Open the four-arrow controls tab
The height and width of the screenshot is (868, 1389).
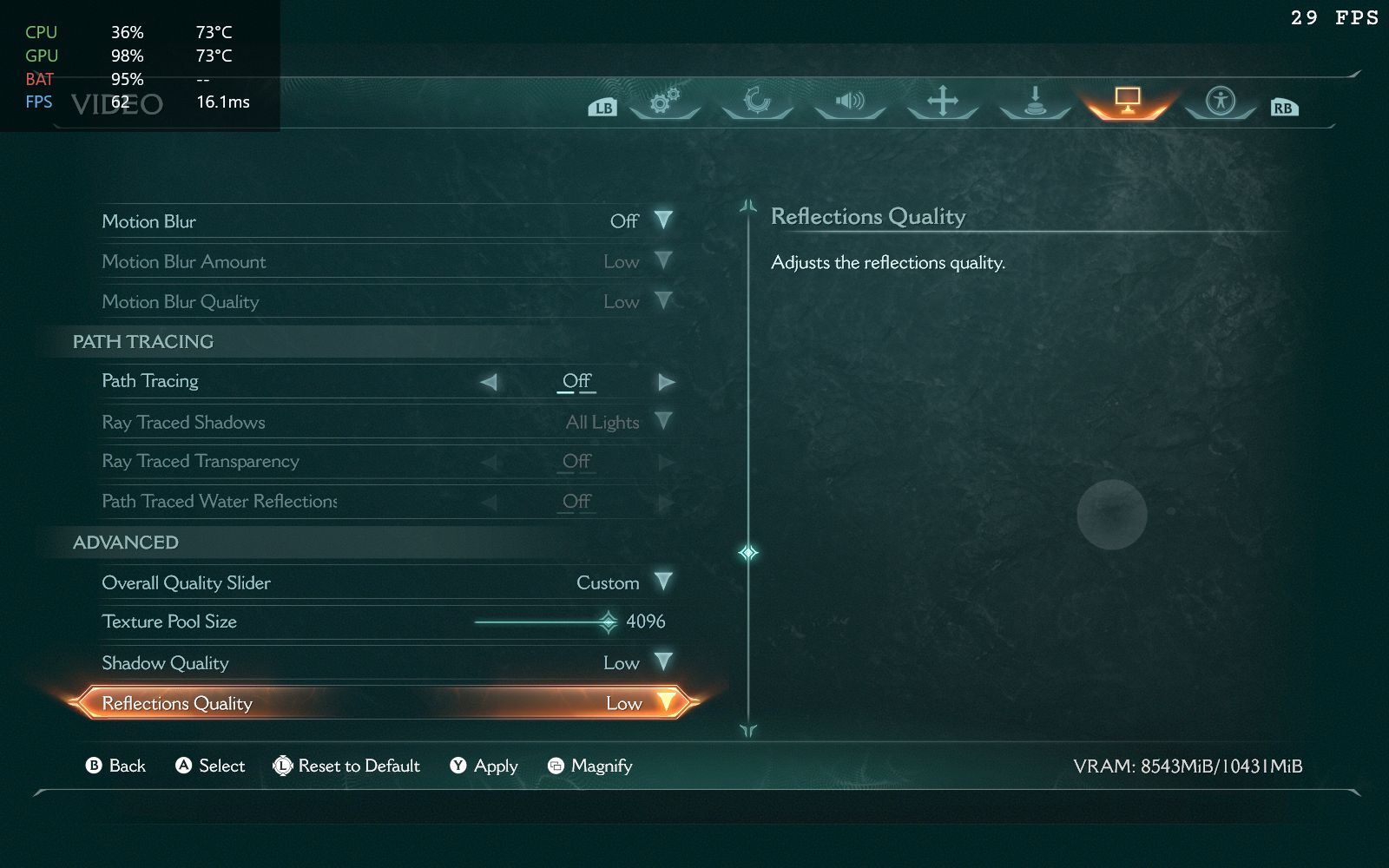[x=943, y=102]
